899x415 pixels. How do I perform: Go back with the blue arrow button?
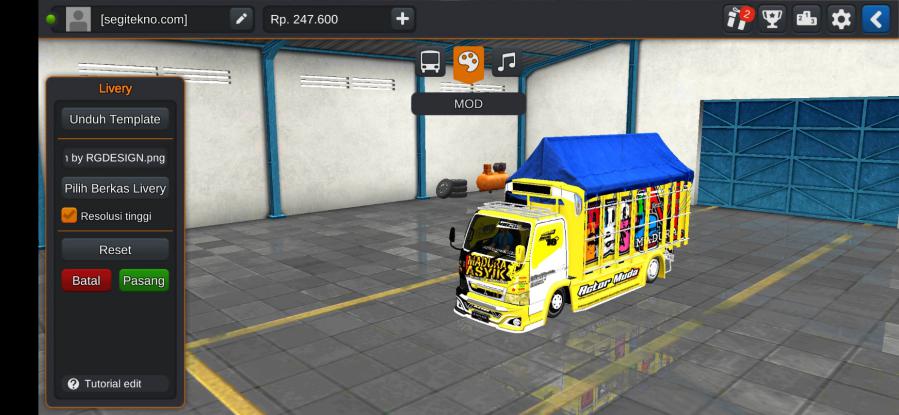coord(875,18)
